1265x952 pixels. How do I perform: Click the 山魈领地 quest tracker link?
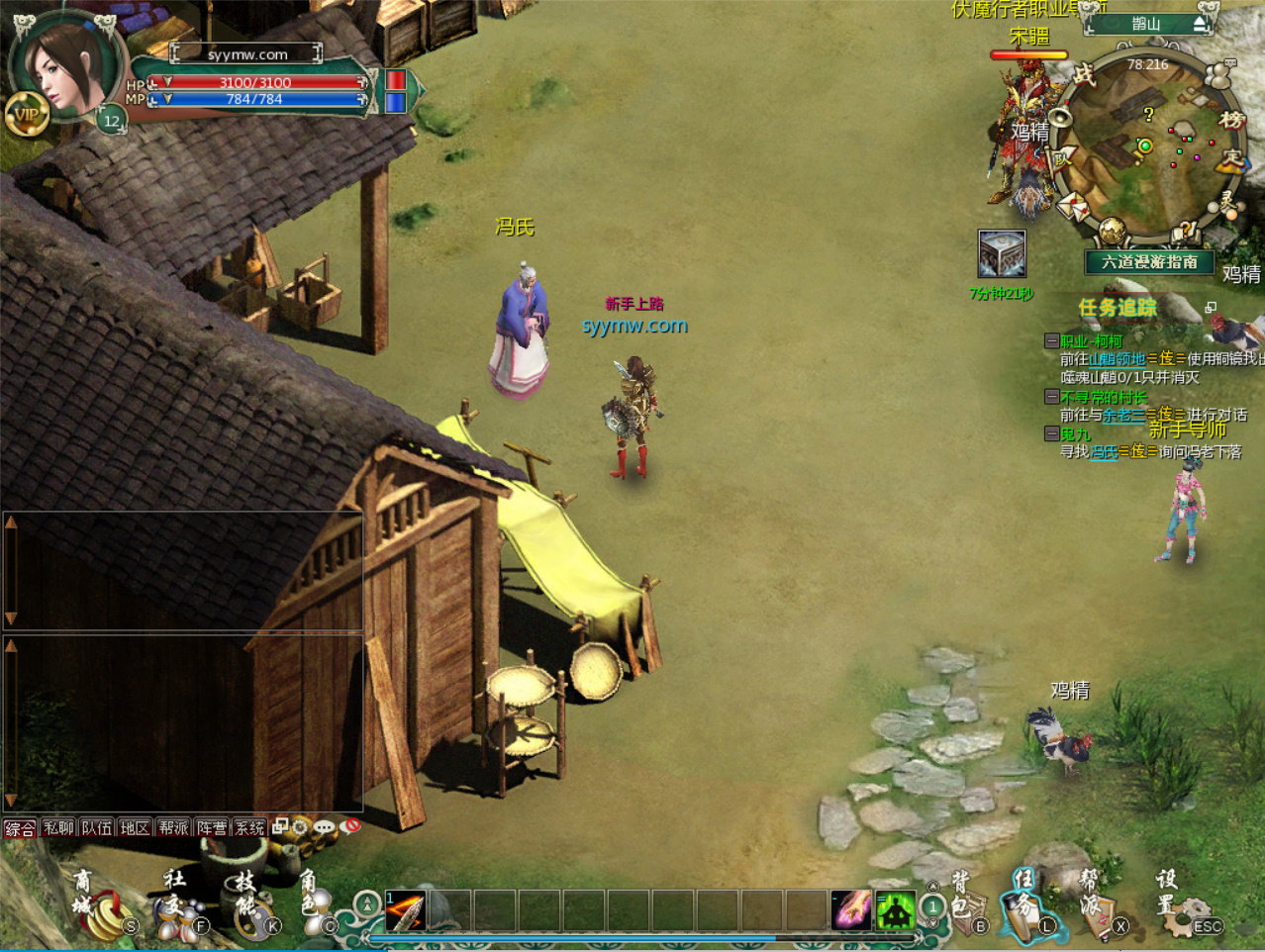pyautogui.click(x=1117, y=358)
